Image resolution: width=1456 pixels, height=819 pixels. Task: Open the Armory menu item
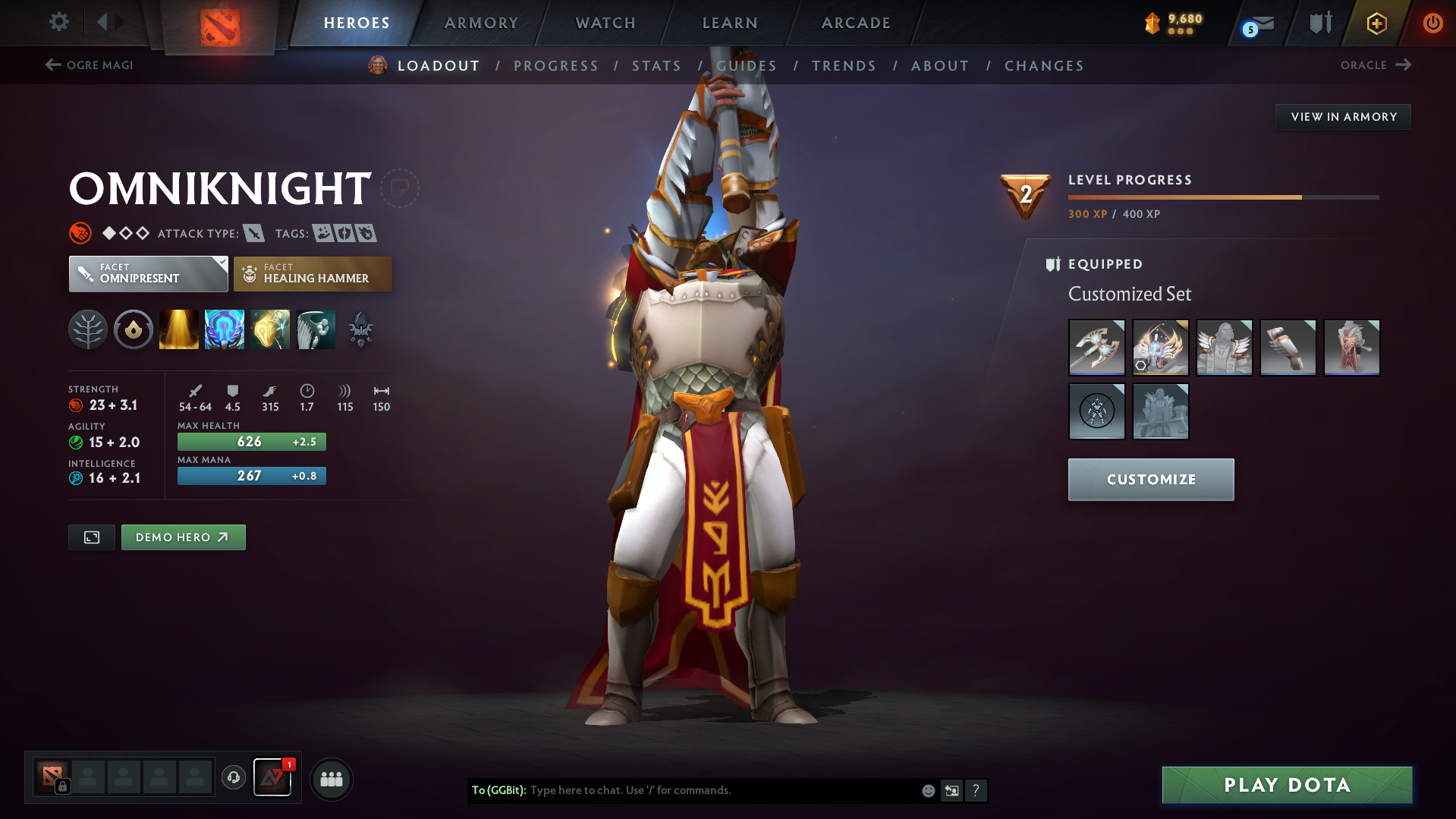point(481,23)
